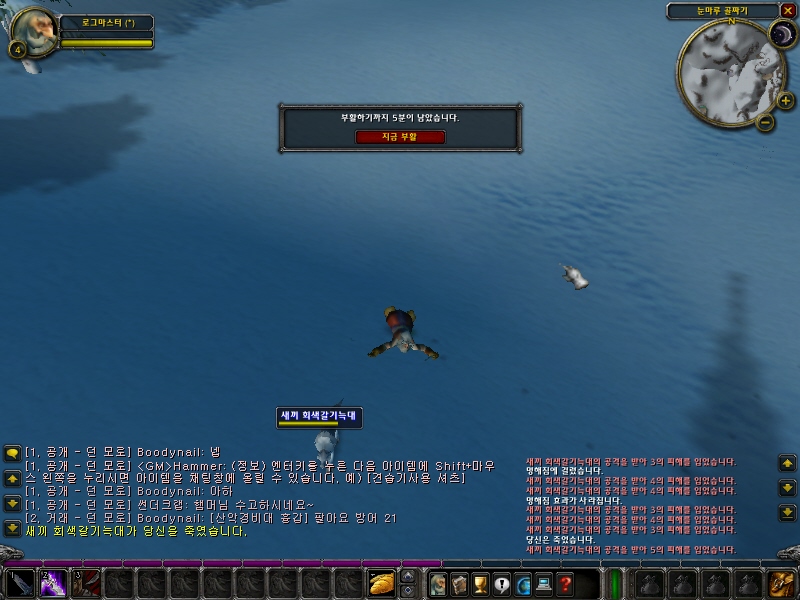The height and width of the screenshot is (600, 800).
Task: Open the backpack in the bag bar
Action: tap(780, 583)
